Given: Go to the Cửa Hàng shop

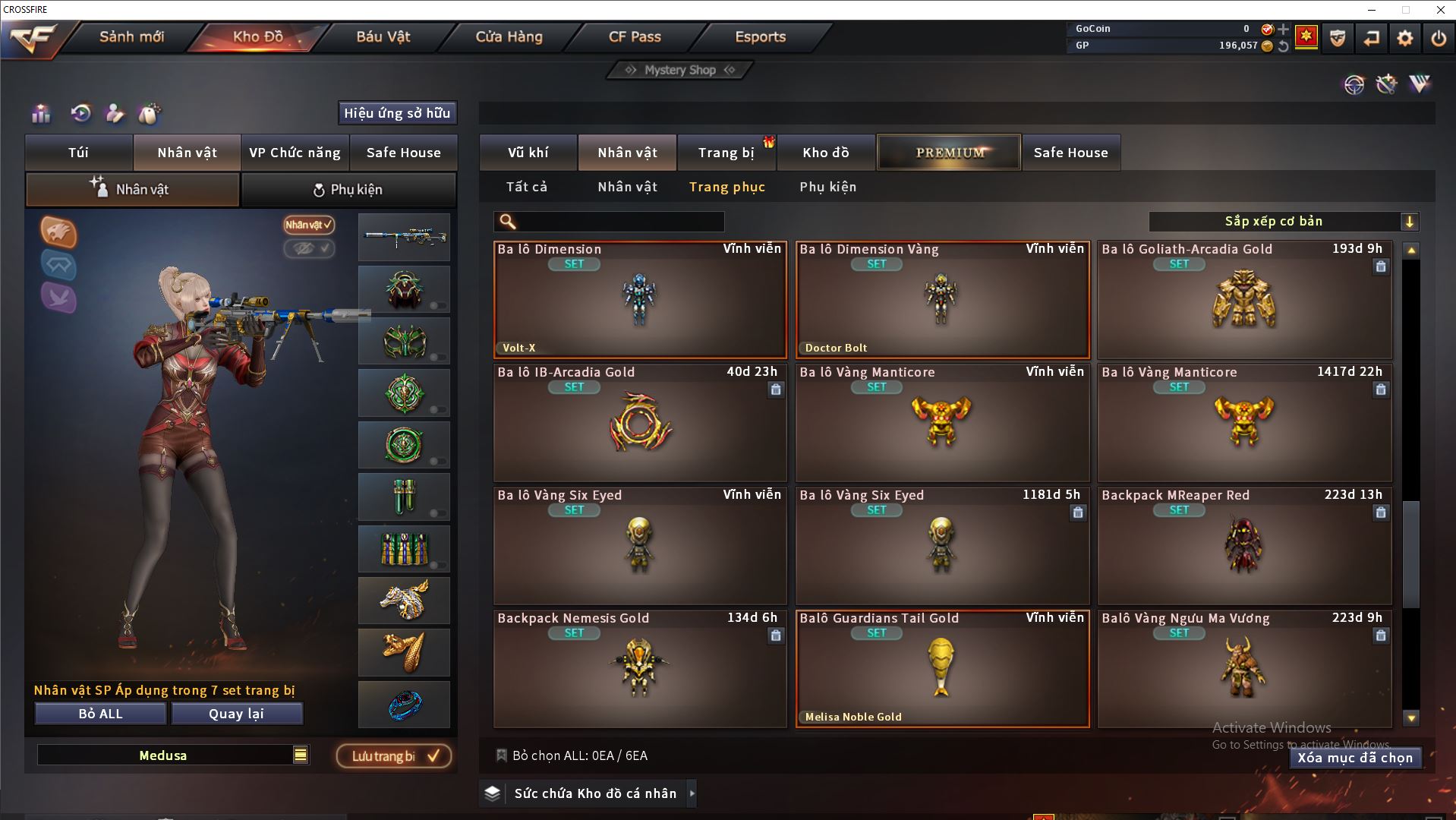Looking at the screenshot, I should click(x=509, y=36).
